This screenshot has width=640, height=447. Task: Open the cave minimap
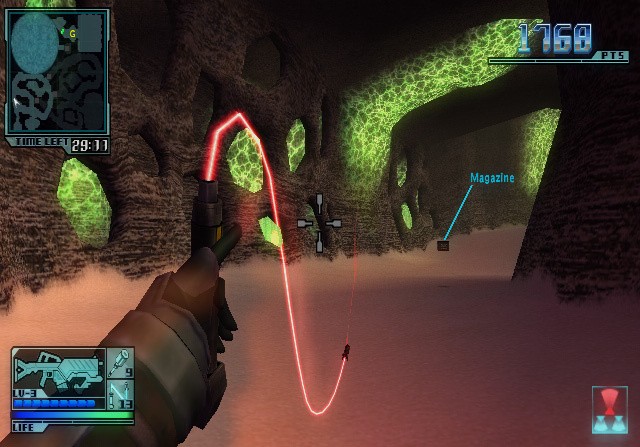tap(58, 72)
